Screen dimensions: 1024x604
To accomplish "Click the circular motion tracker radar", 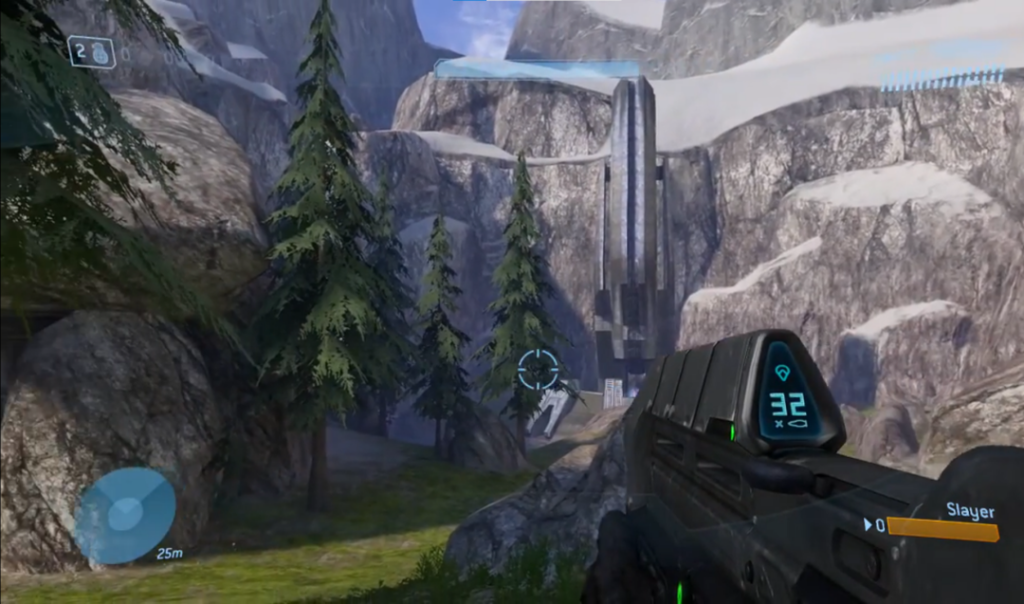I will (125, 514).
